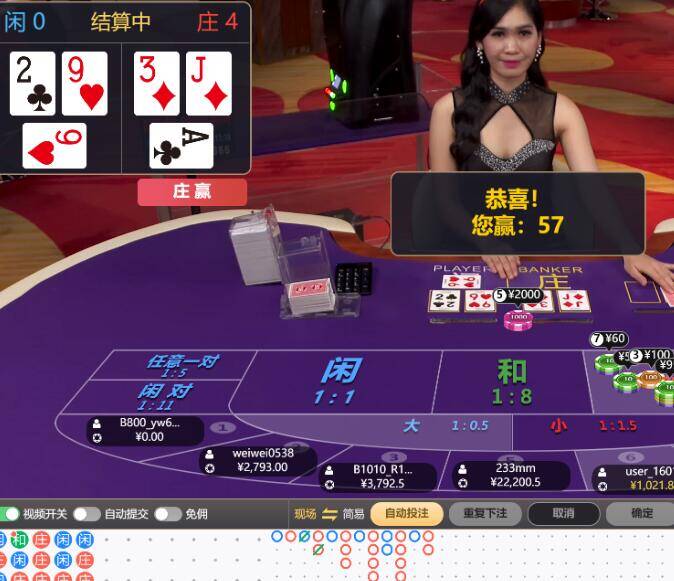
Task: Click the 重复下注 repeat bet button
Action: point(485,514)
